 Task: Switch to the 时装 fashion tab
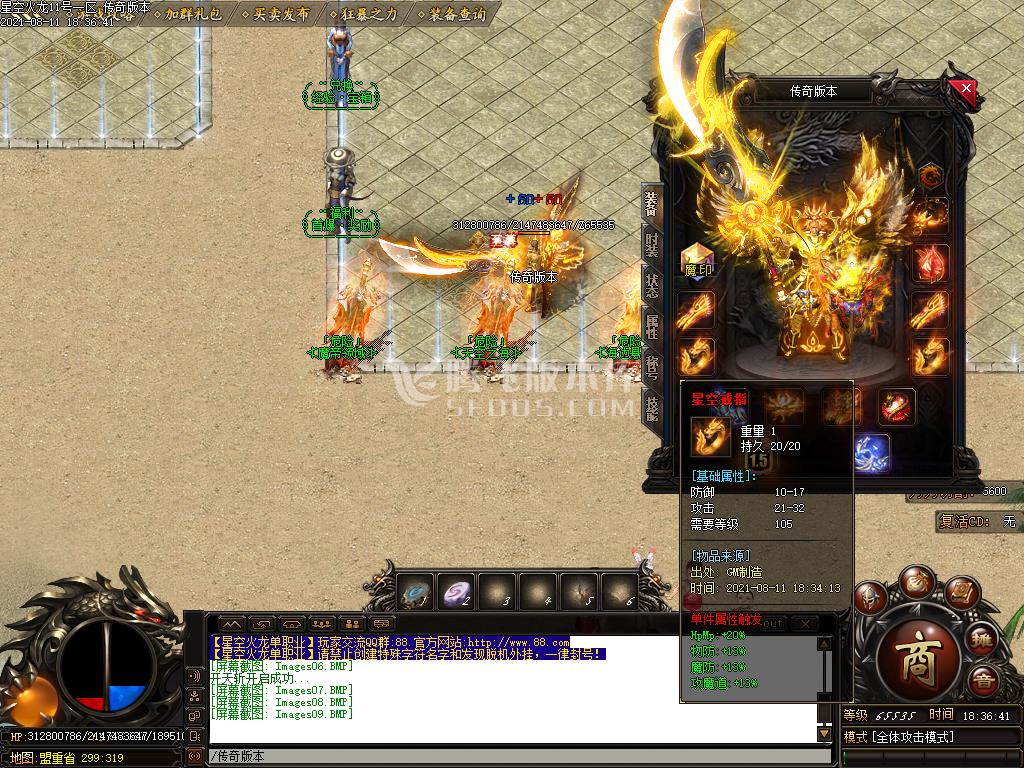click(652, 246)
